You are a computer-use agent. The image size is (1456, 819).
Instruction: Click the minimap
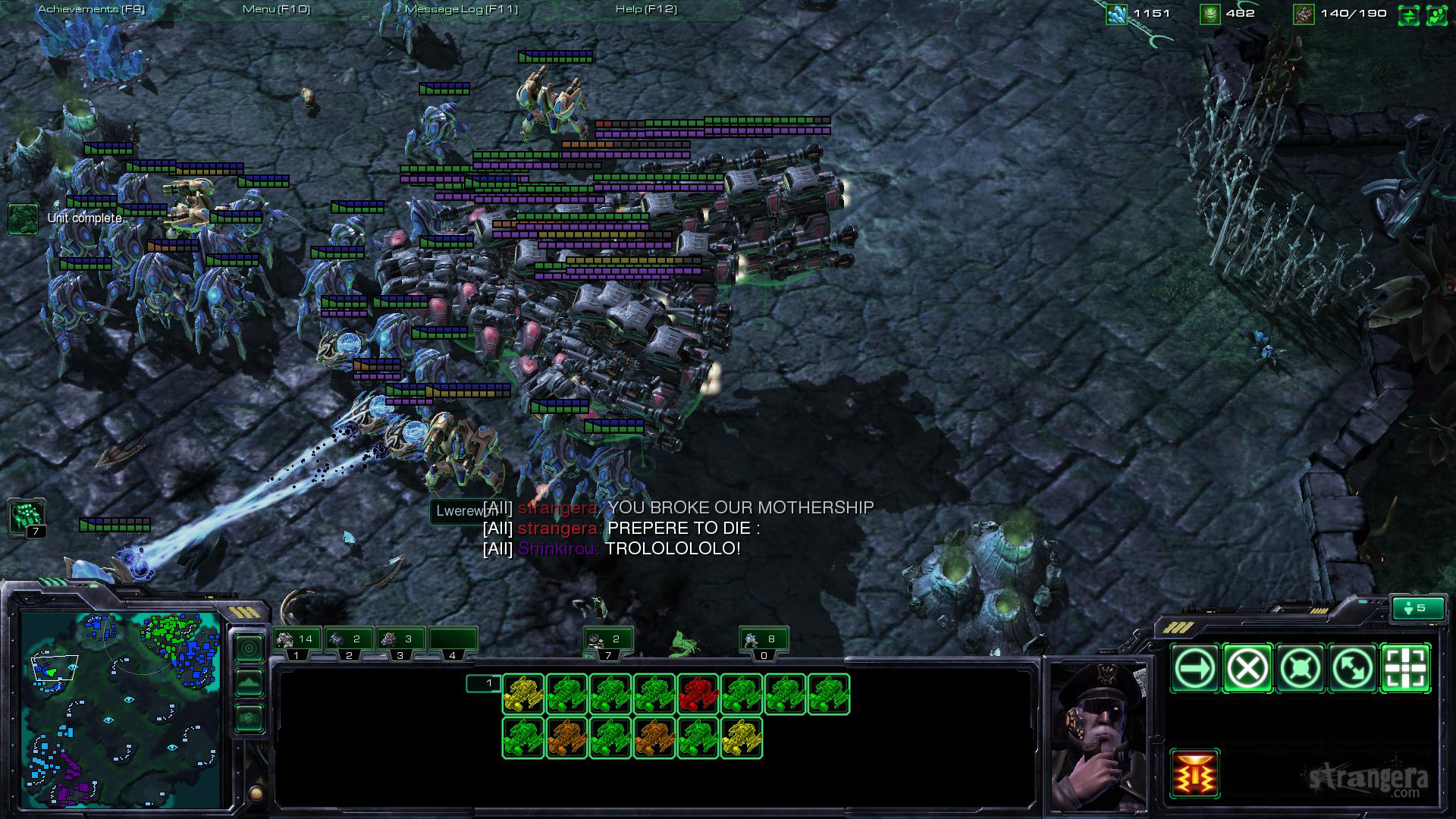pyautogui.click(x=121, y=709)
